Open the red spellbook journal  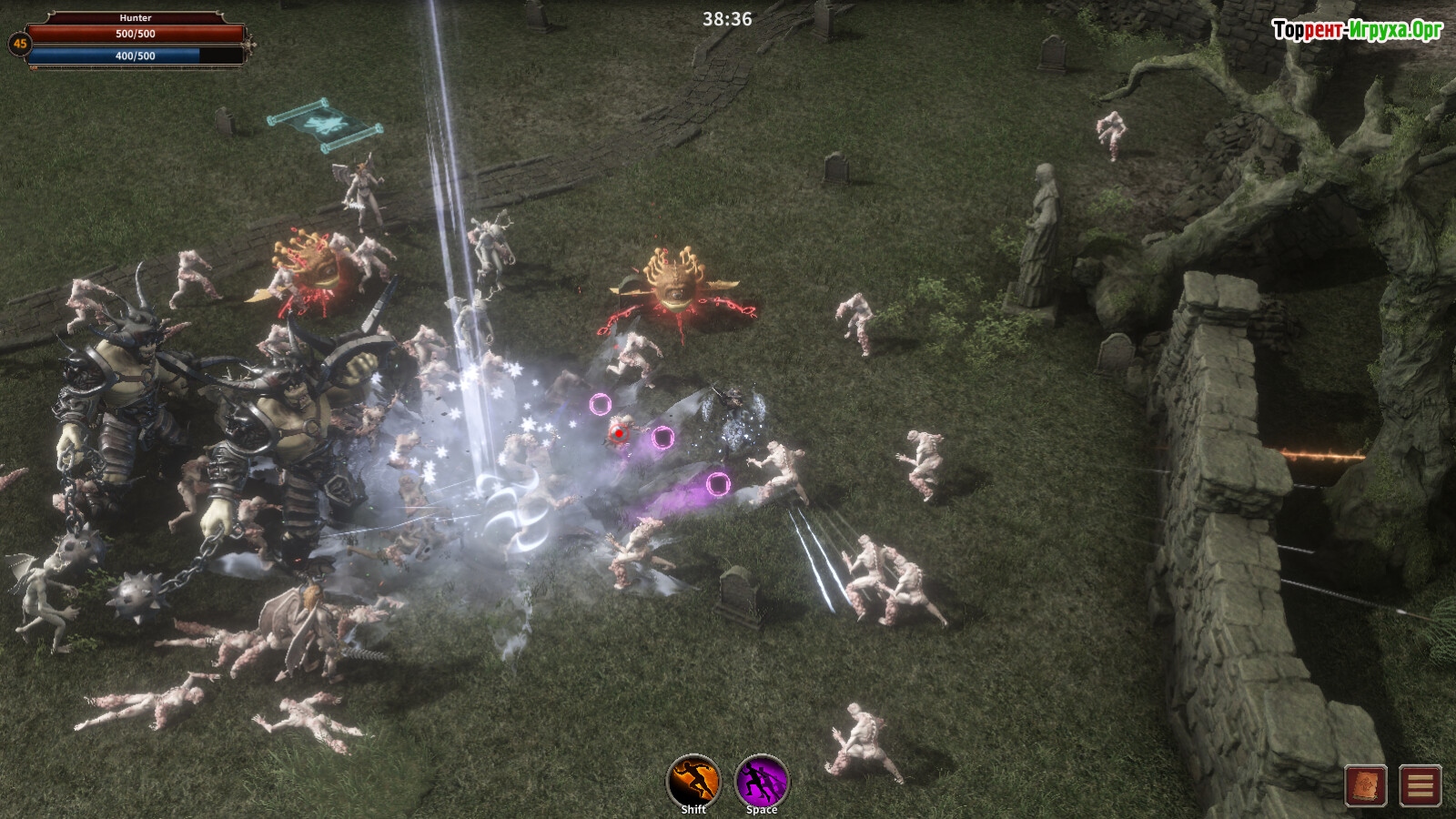click(1366, 785)
